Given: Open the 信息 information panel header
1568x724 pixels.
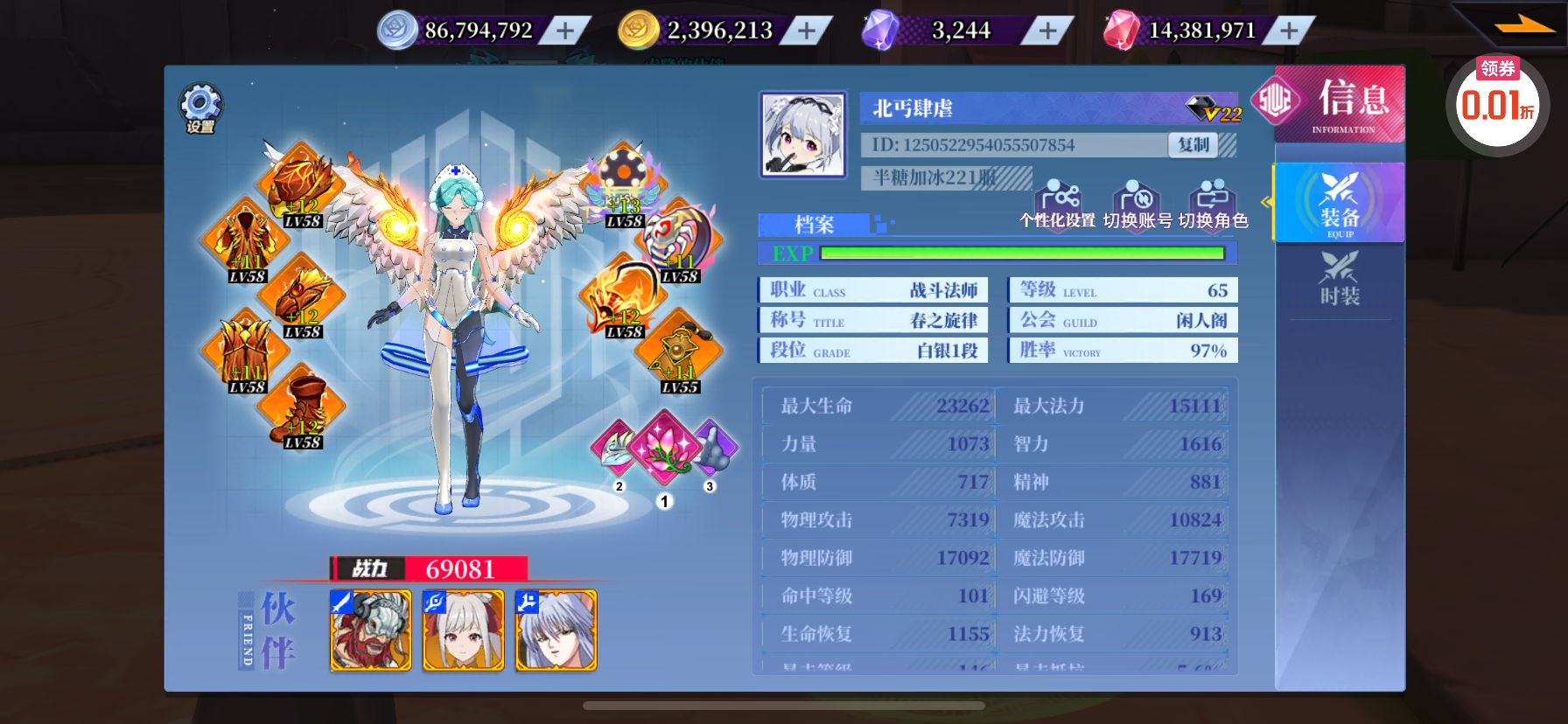Looking at the screenshot, I should point(1340,103).
